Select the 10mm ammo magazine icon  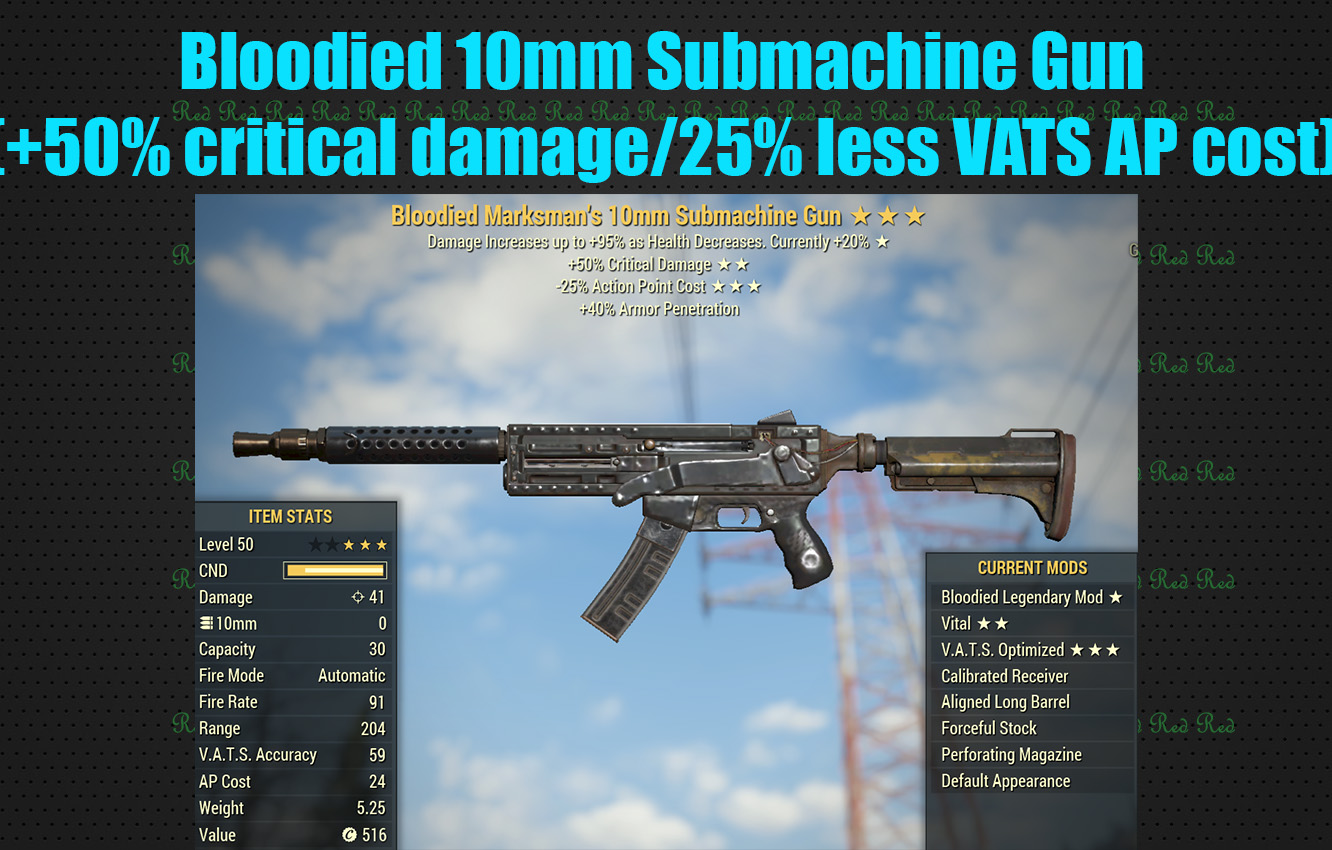(207, 623)
